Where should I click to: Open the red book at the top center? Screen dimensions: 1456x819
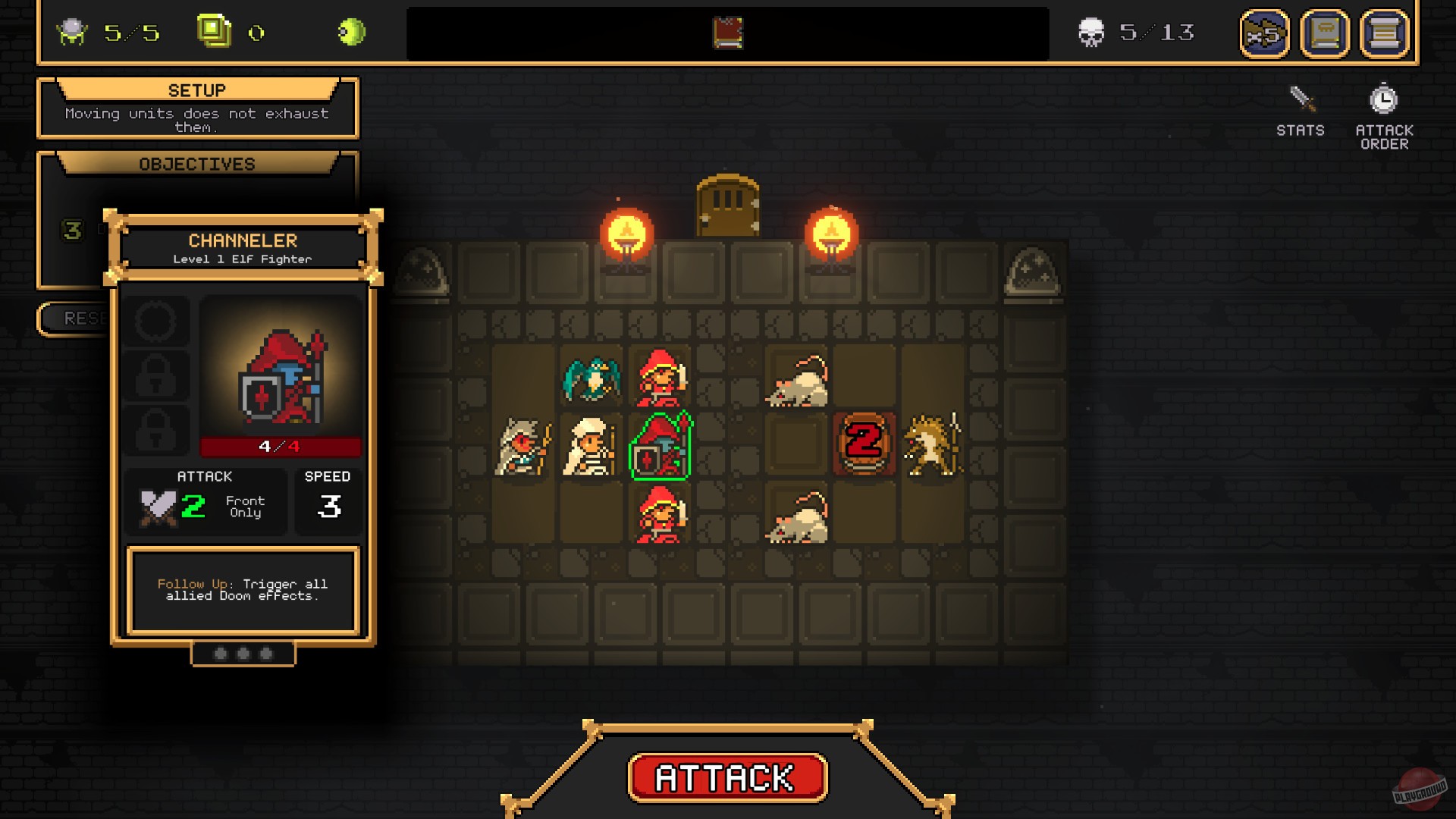(x=726, y=32)
